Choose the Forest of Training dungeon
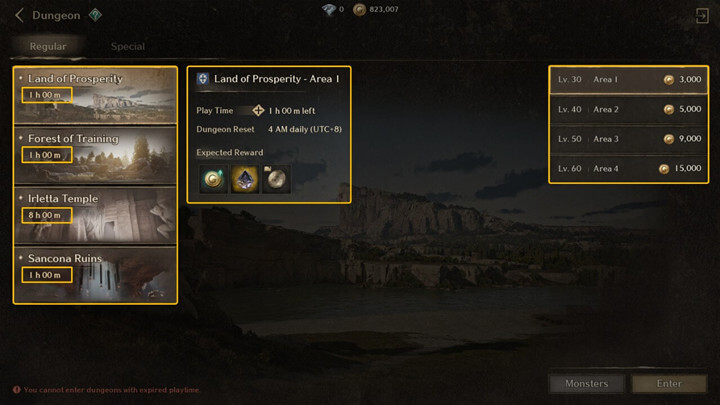 coord(95,154)
